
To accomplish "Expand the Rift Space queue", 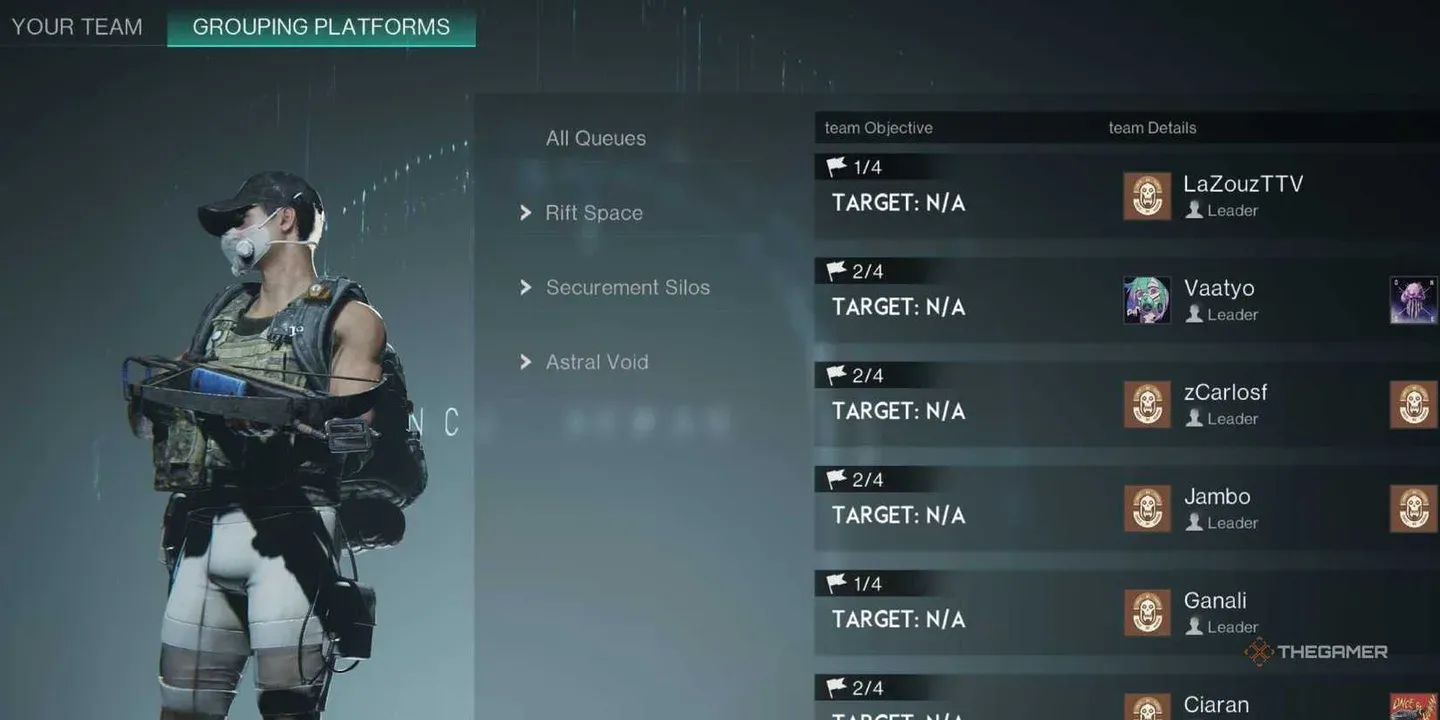I will coord(594,212).
